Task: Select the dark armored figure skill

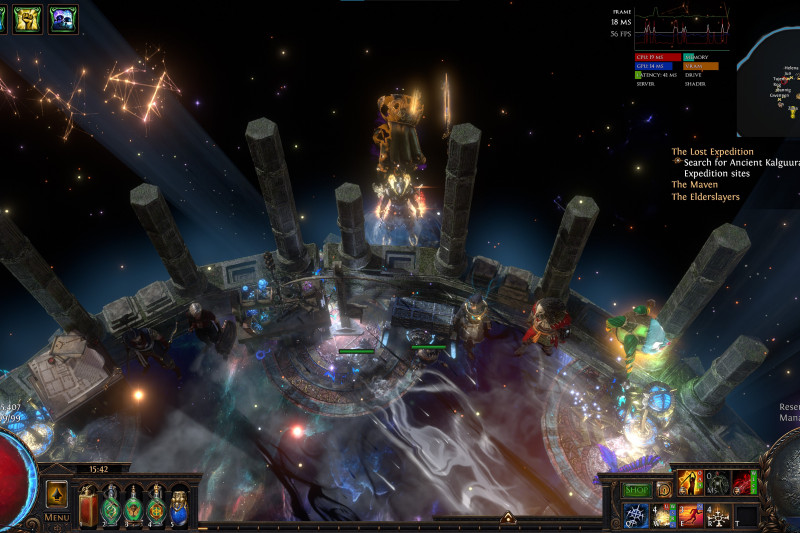Action: coord(717,483)
